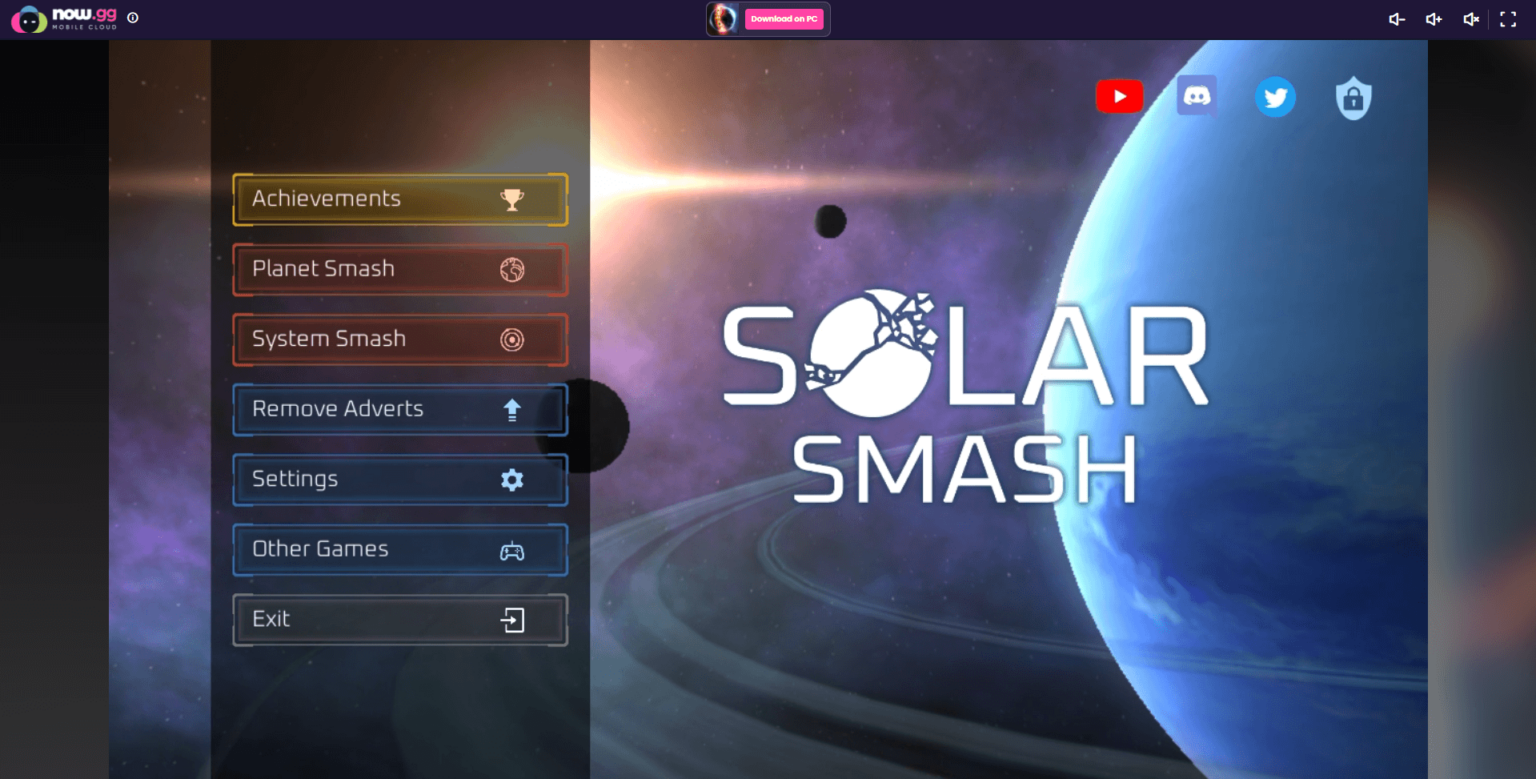Click the trophy icon beside Achievements
Viewport: 1536px width, 779px height.
coord(512,199)
